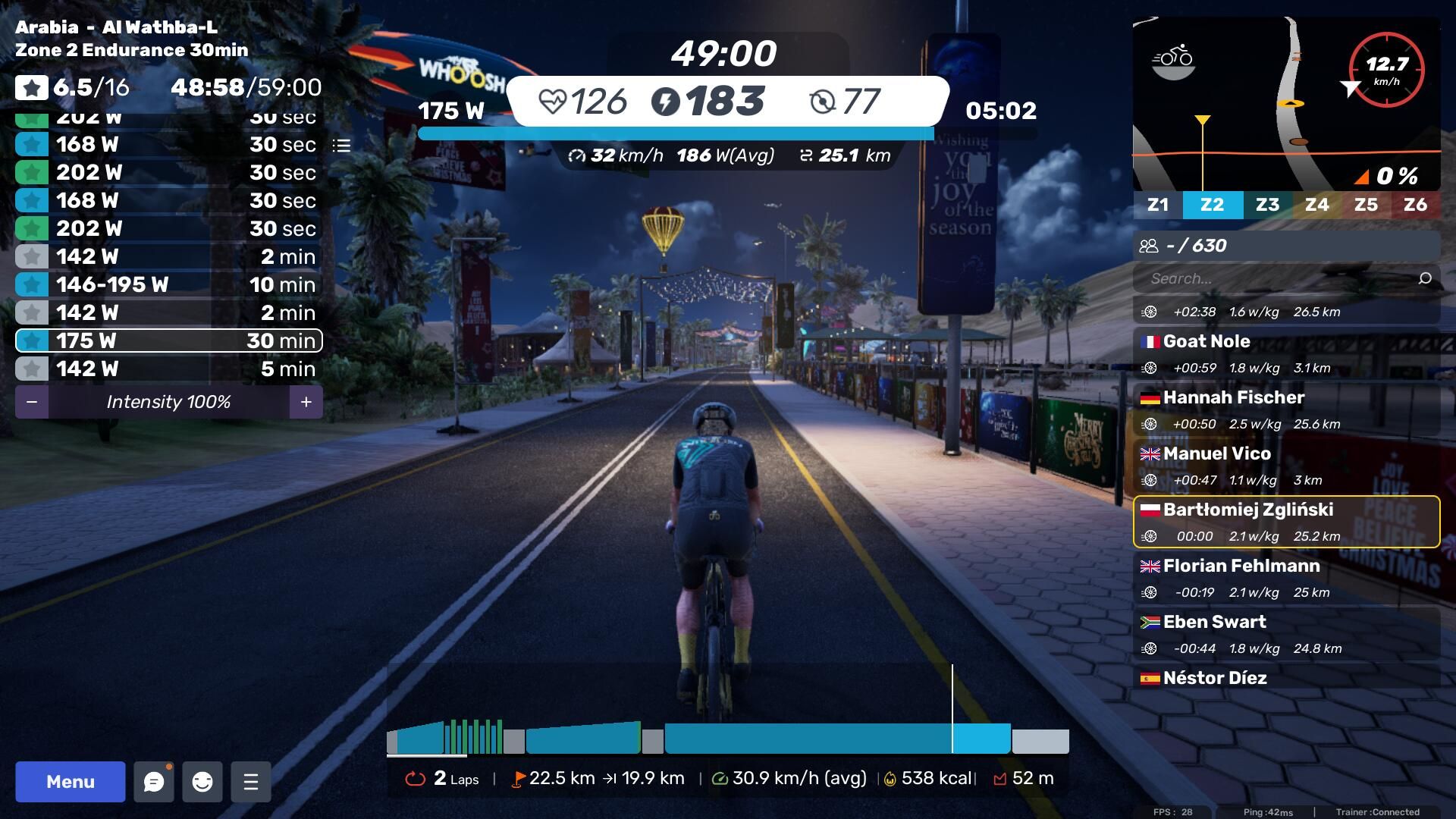Open the chat messages bubble
This screenshot has width=1456, height=819.
coord(154,782)
